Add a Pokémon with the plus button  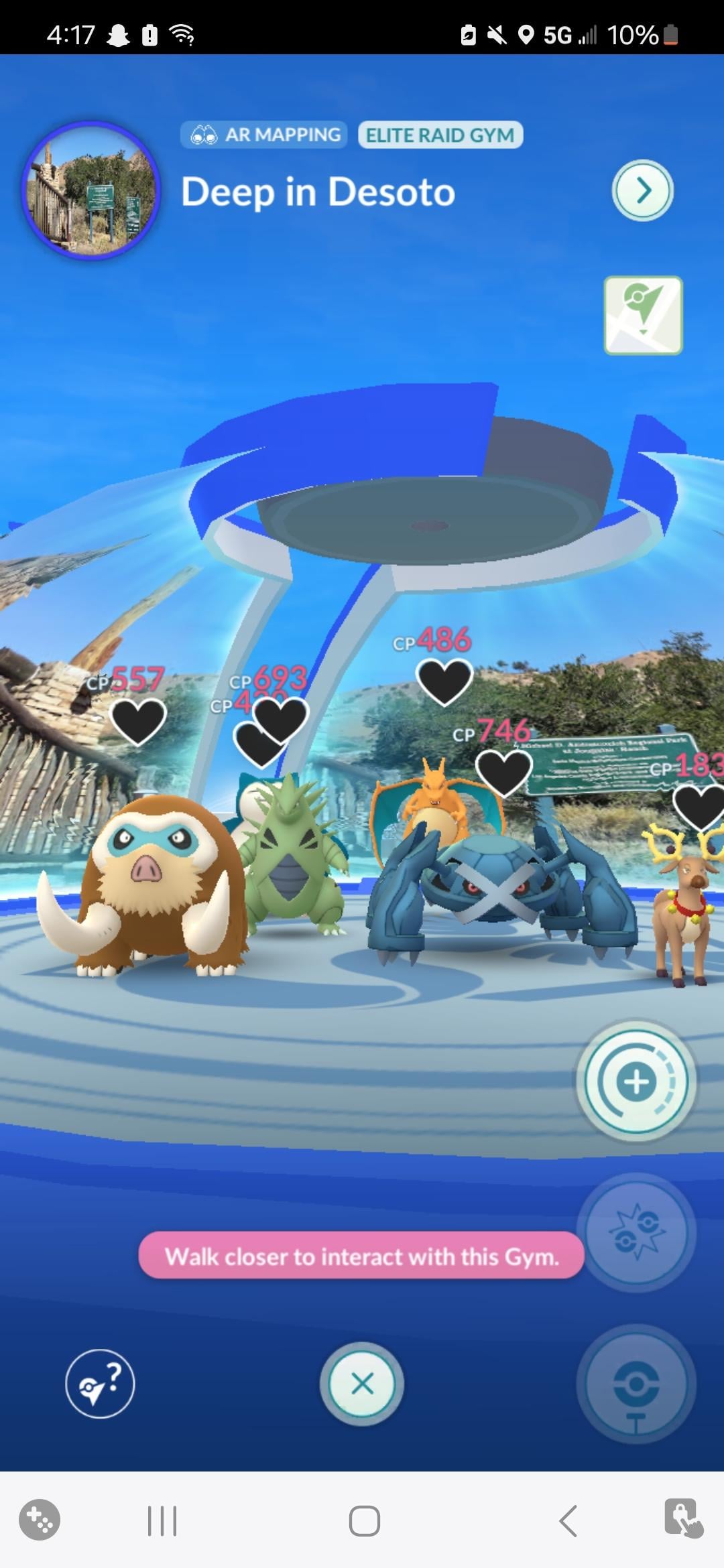tap(636, 1081)
